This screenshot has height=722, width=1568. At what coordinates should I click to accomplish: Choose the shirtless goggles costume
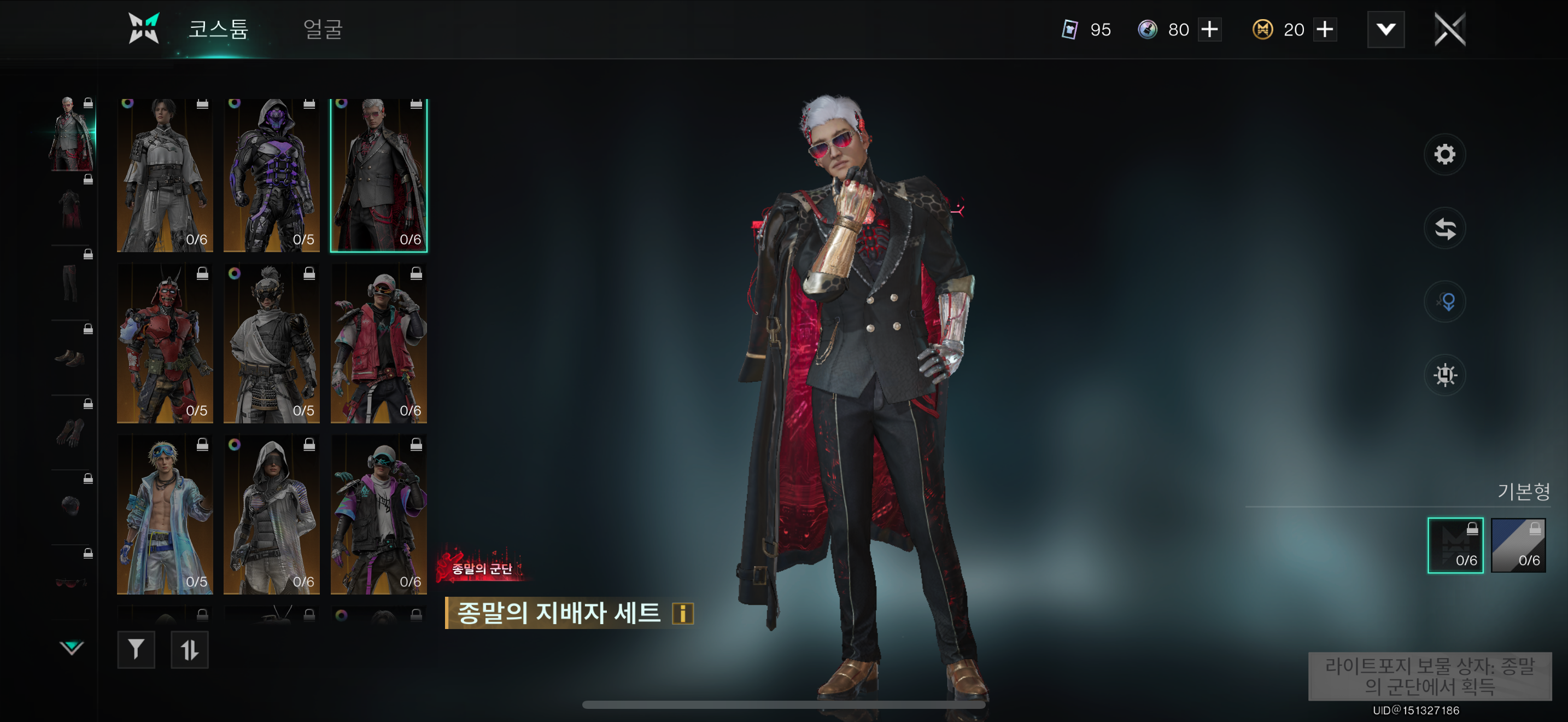click(x=165, y=515)
